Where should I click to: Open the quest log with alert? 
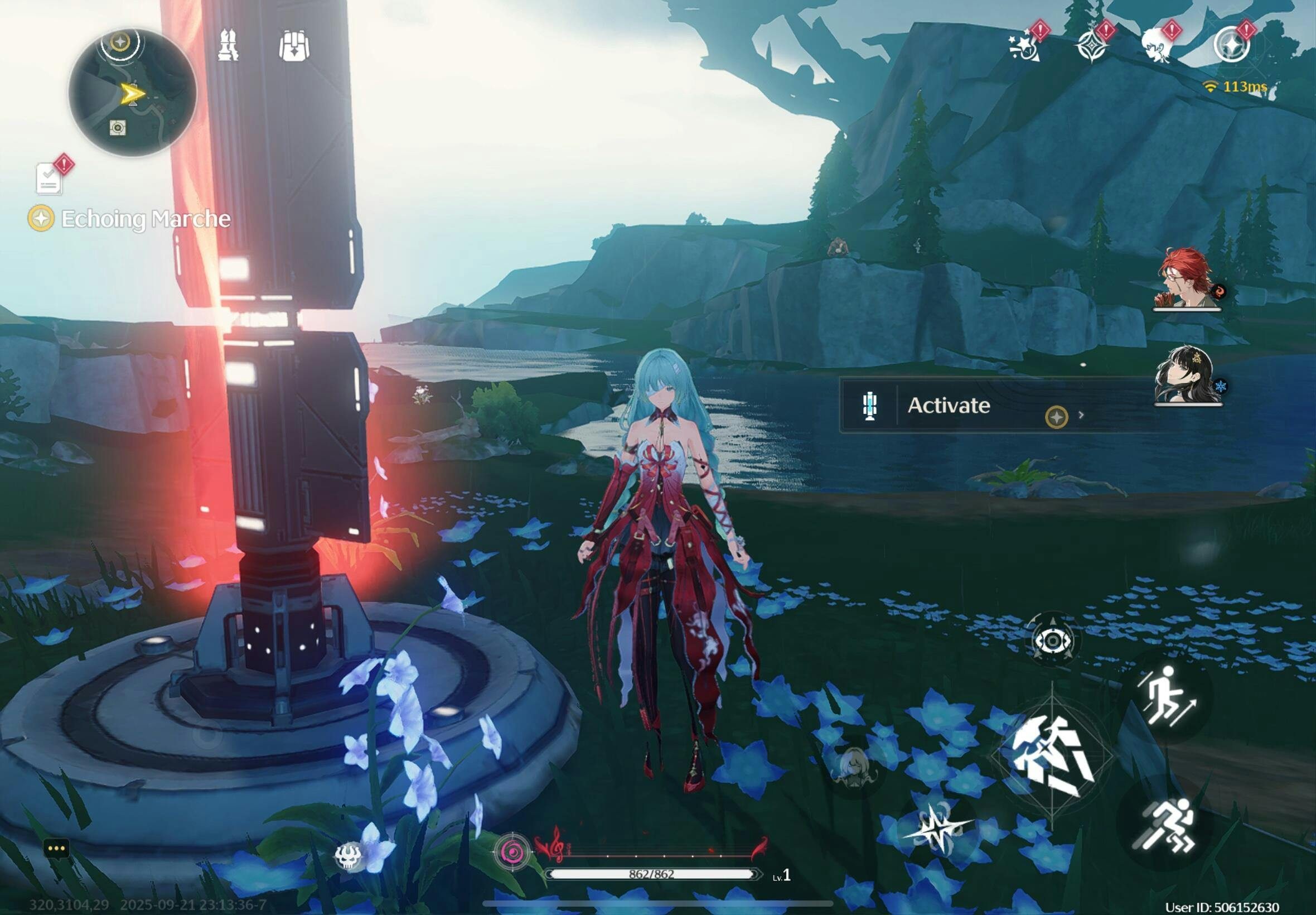[x=49, y=178]
